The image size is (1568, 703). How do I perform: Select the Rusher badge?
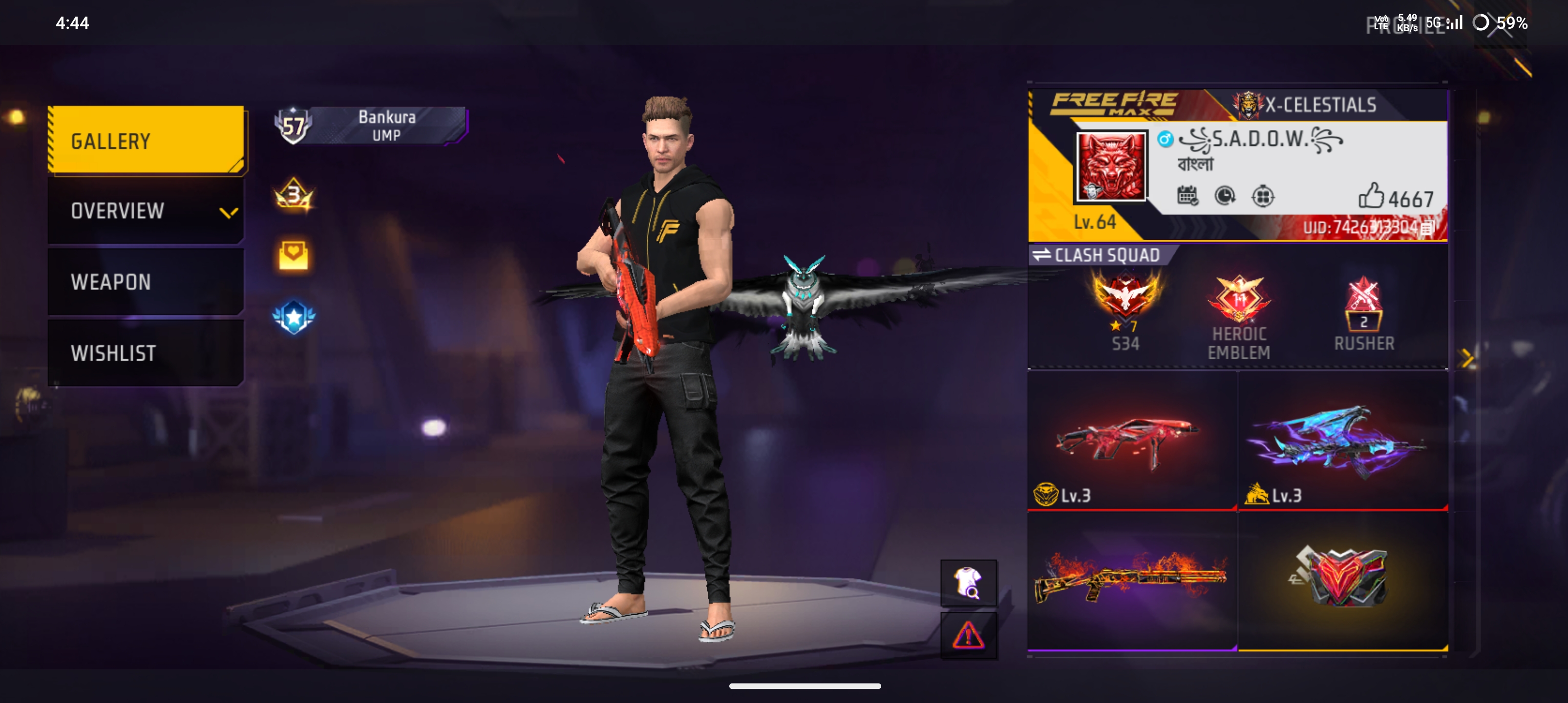point(1363,313)
